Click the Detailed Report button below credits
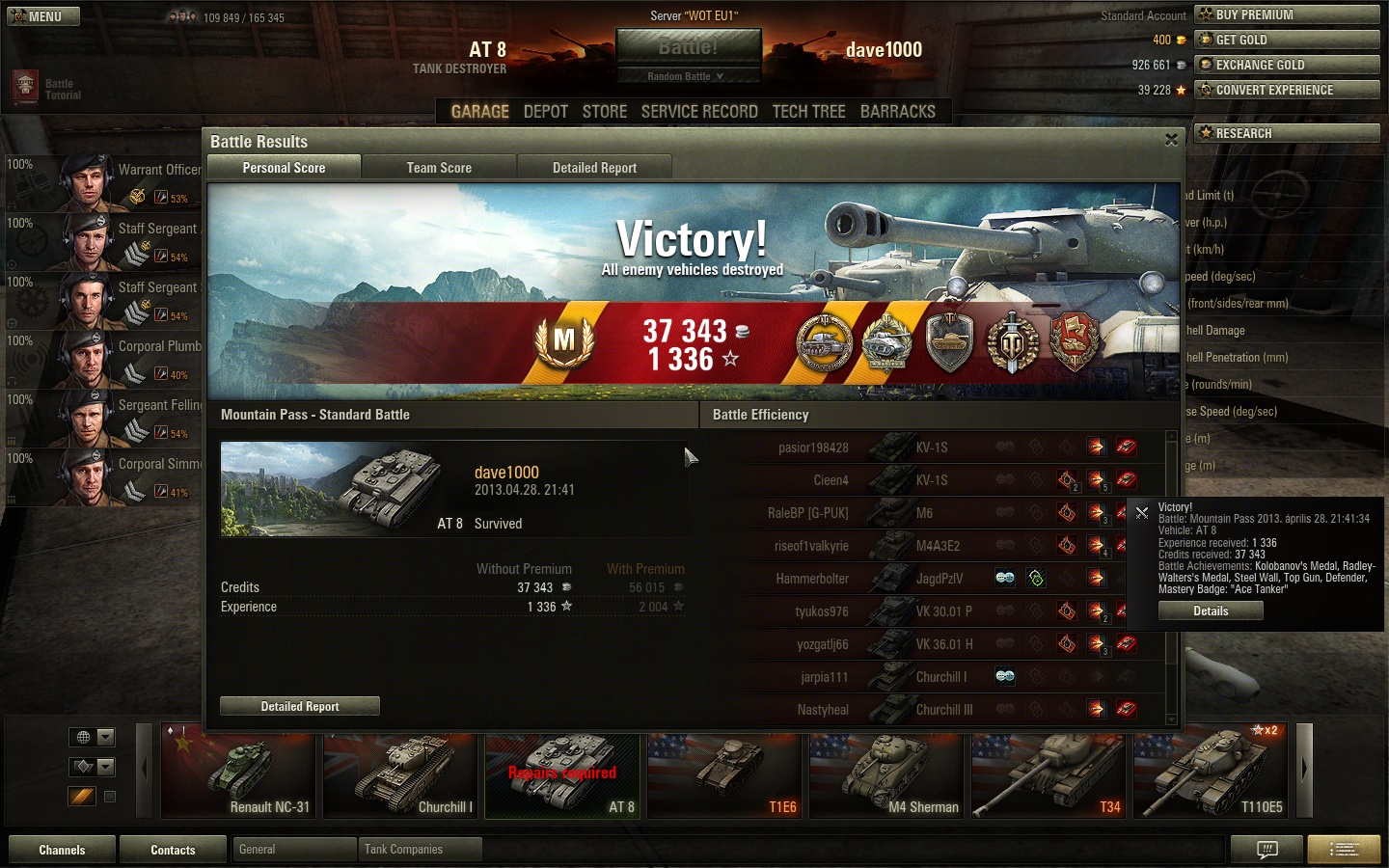 pos(299,706)
